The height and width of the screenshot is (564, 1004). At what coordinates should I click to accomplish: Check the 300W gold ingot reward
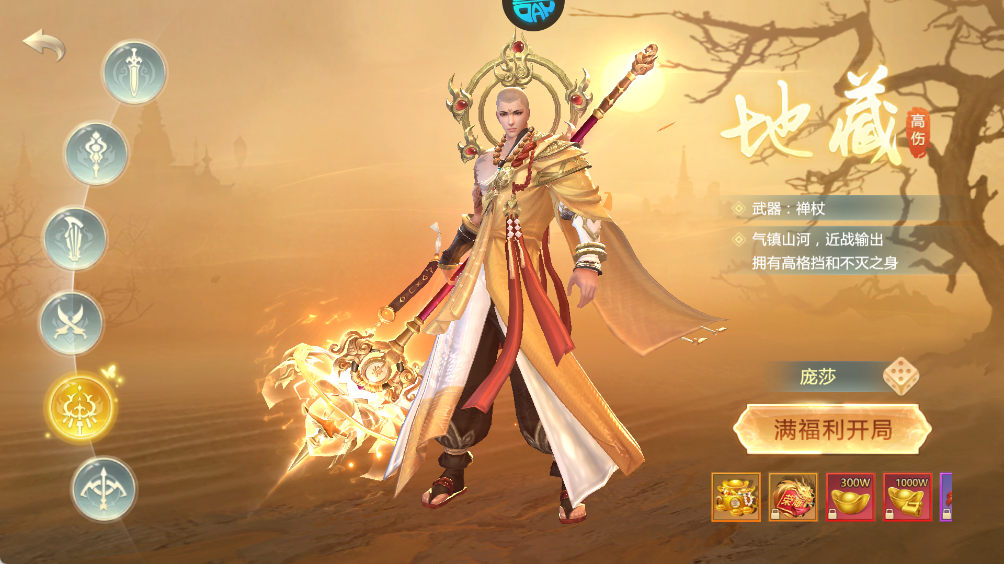pos(850,497)
